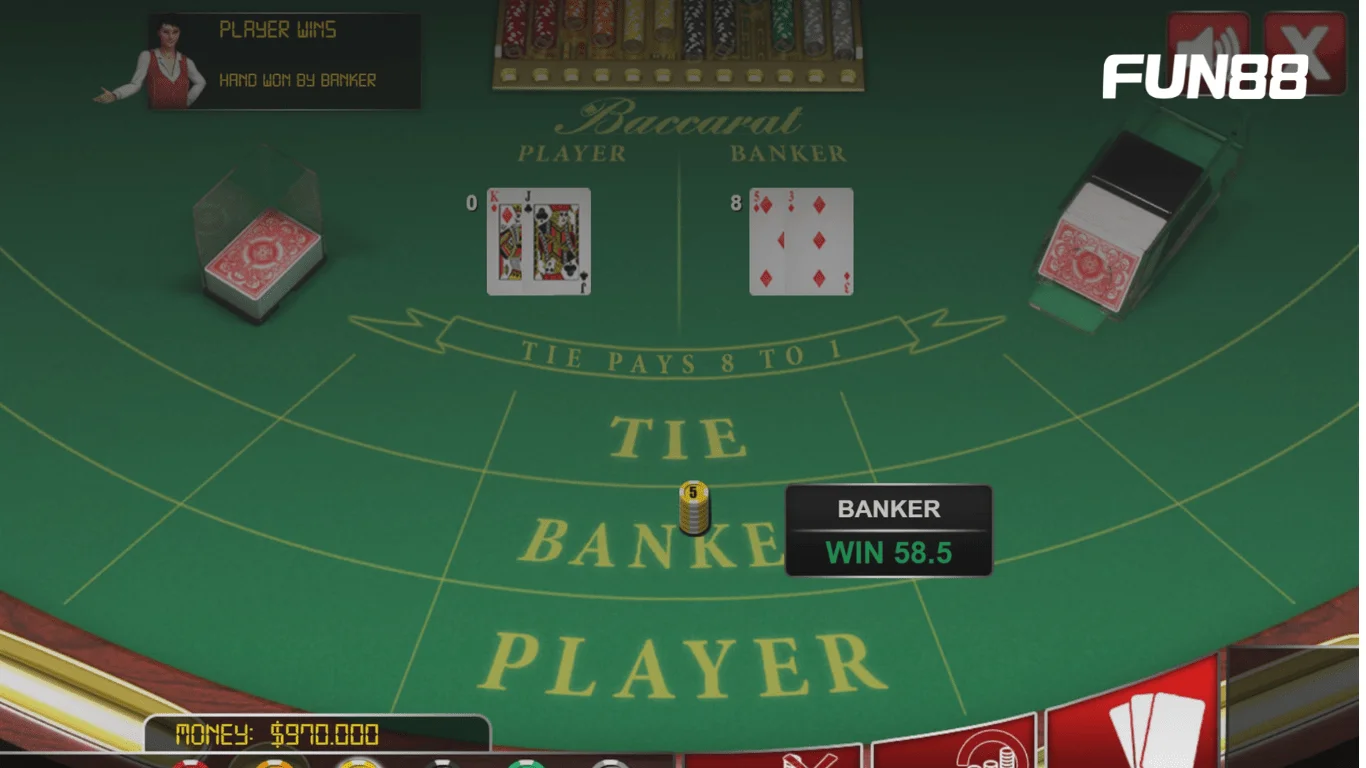Select the black betting chip
The image size is (1366, 768).
click(441, 764)
